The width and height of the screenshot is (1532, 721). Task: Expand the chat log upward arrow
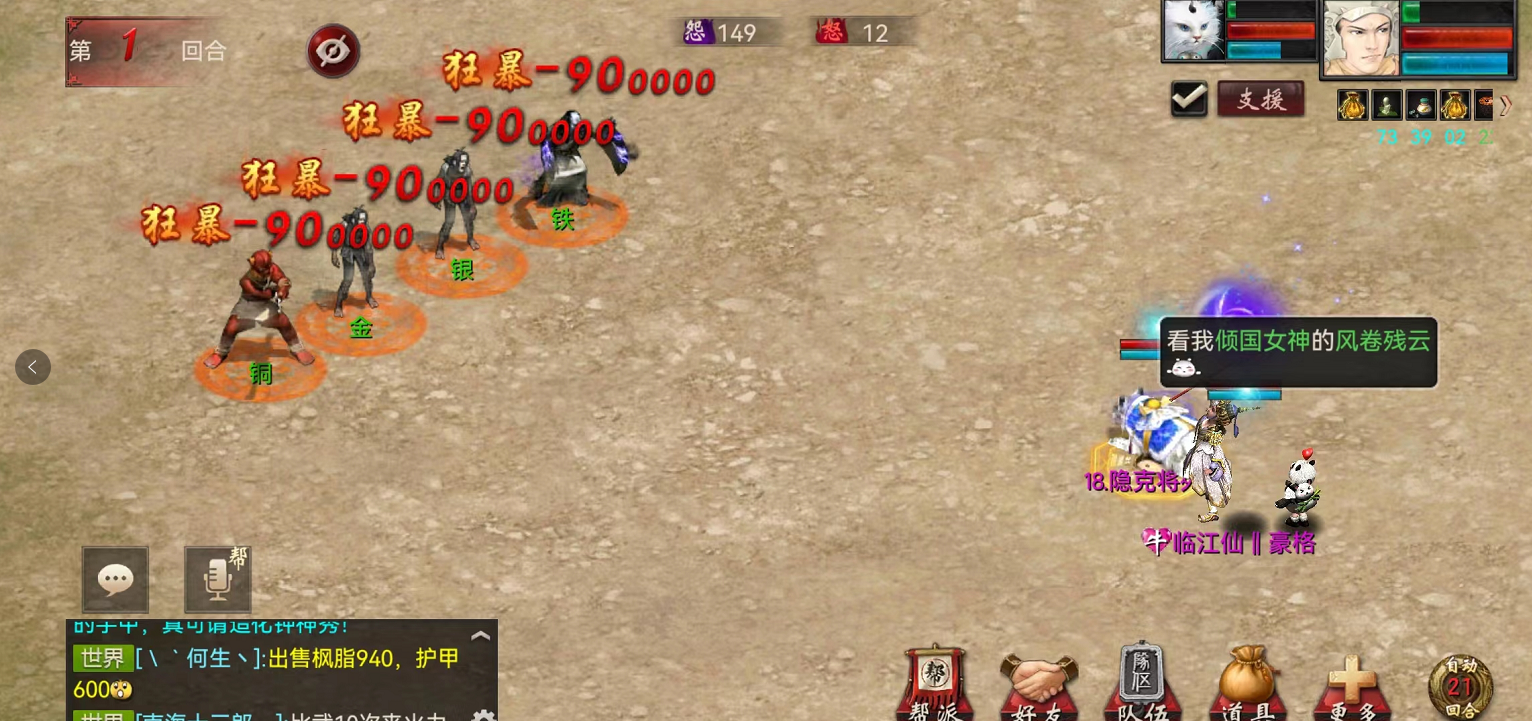point(480,635)
